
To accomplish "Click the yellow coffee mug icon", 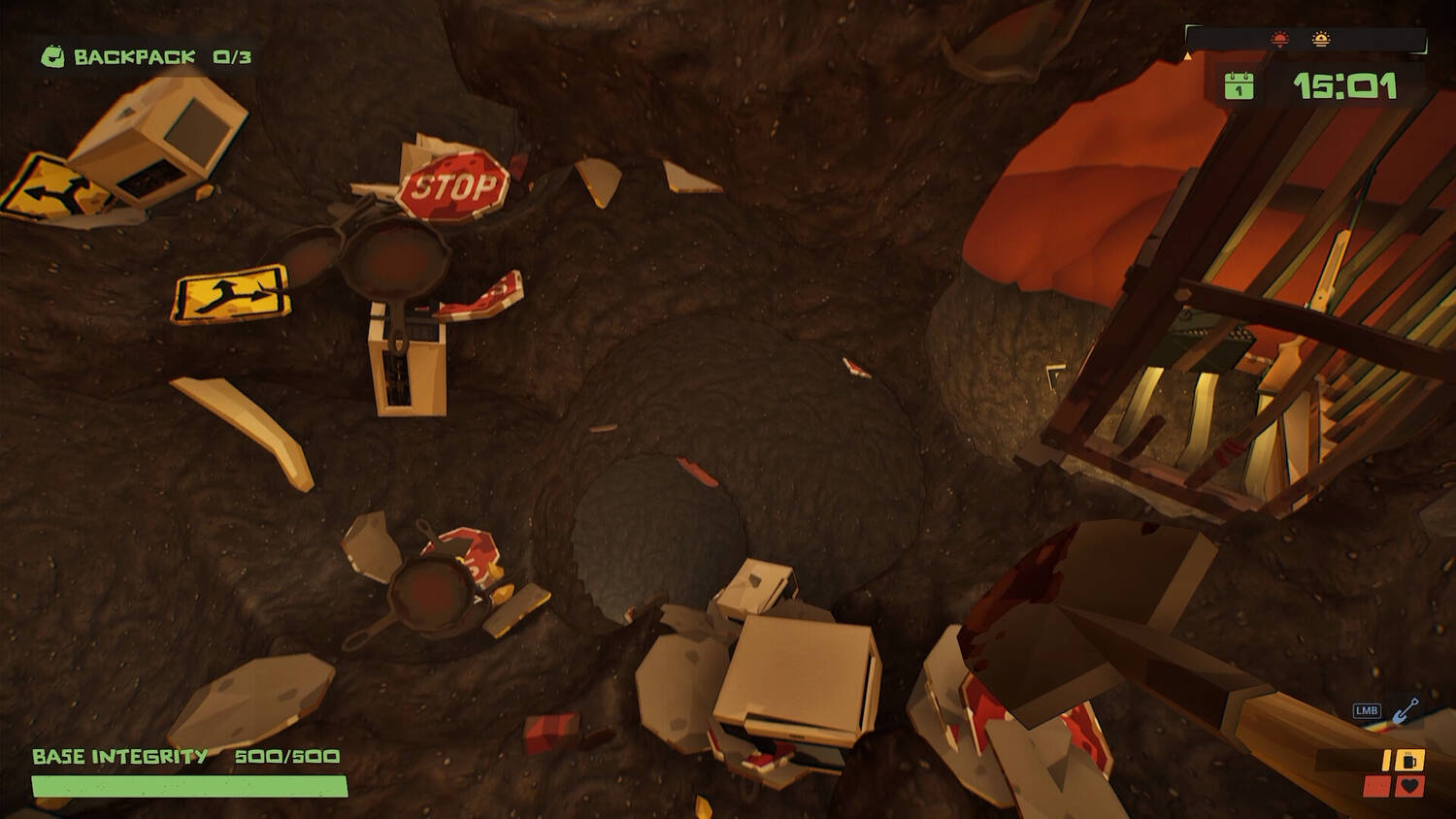I will (x=1411, y=760).
